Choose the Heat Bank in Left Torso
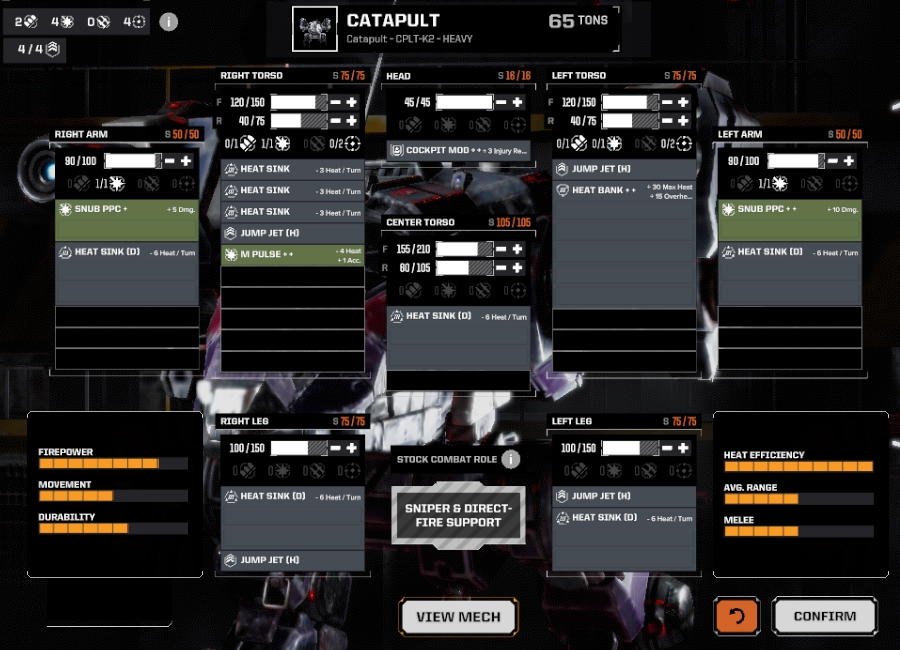 point(623,190)
